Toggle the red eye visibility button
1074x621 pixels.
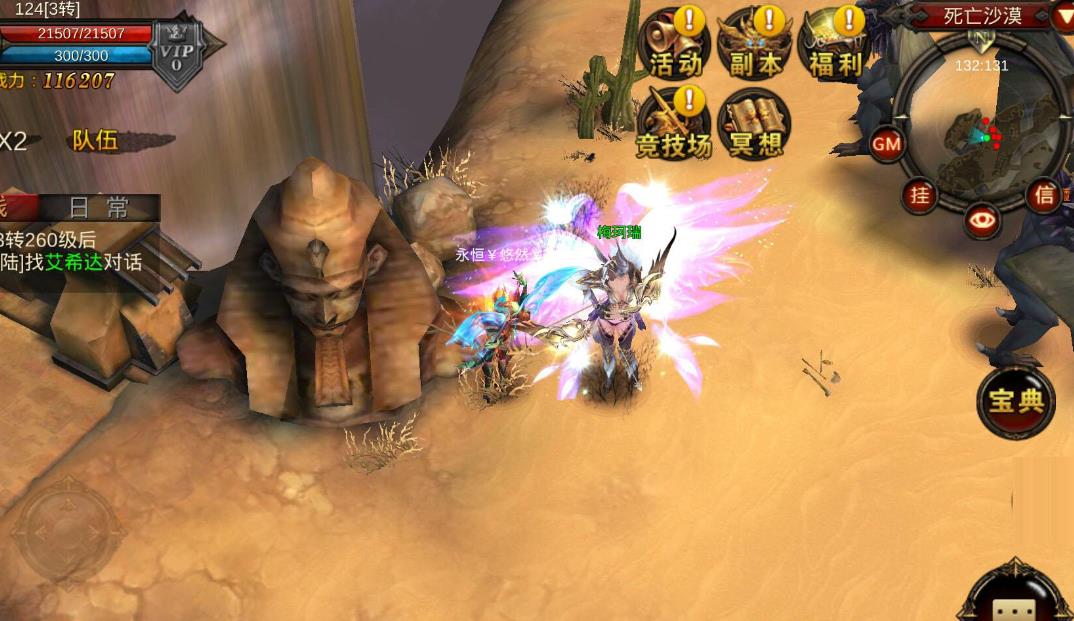pos(983,221)
